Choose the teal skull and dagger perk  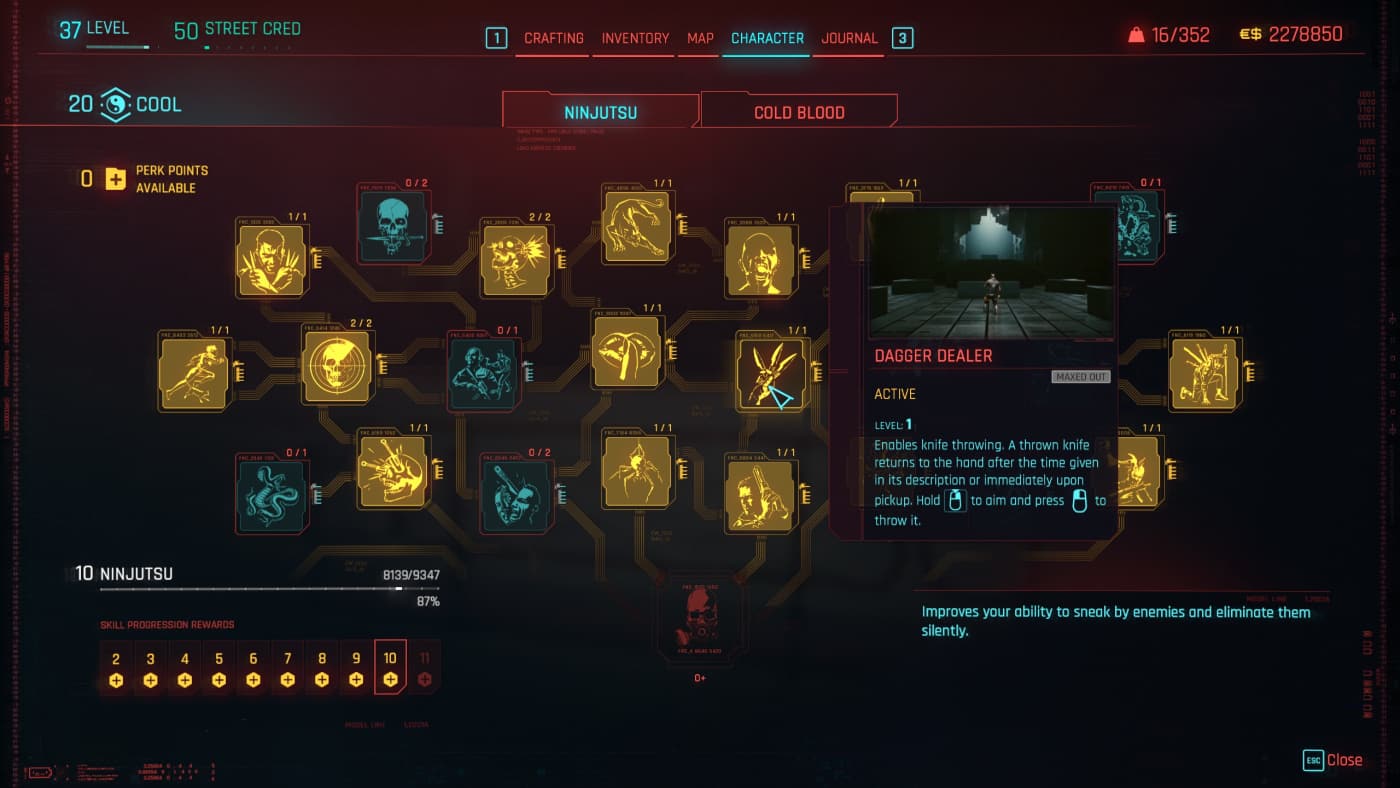(x=394, y=227)
